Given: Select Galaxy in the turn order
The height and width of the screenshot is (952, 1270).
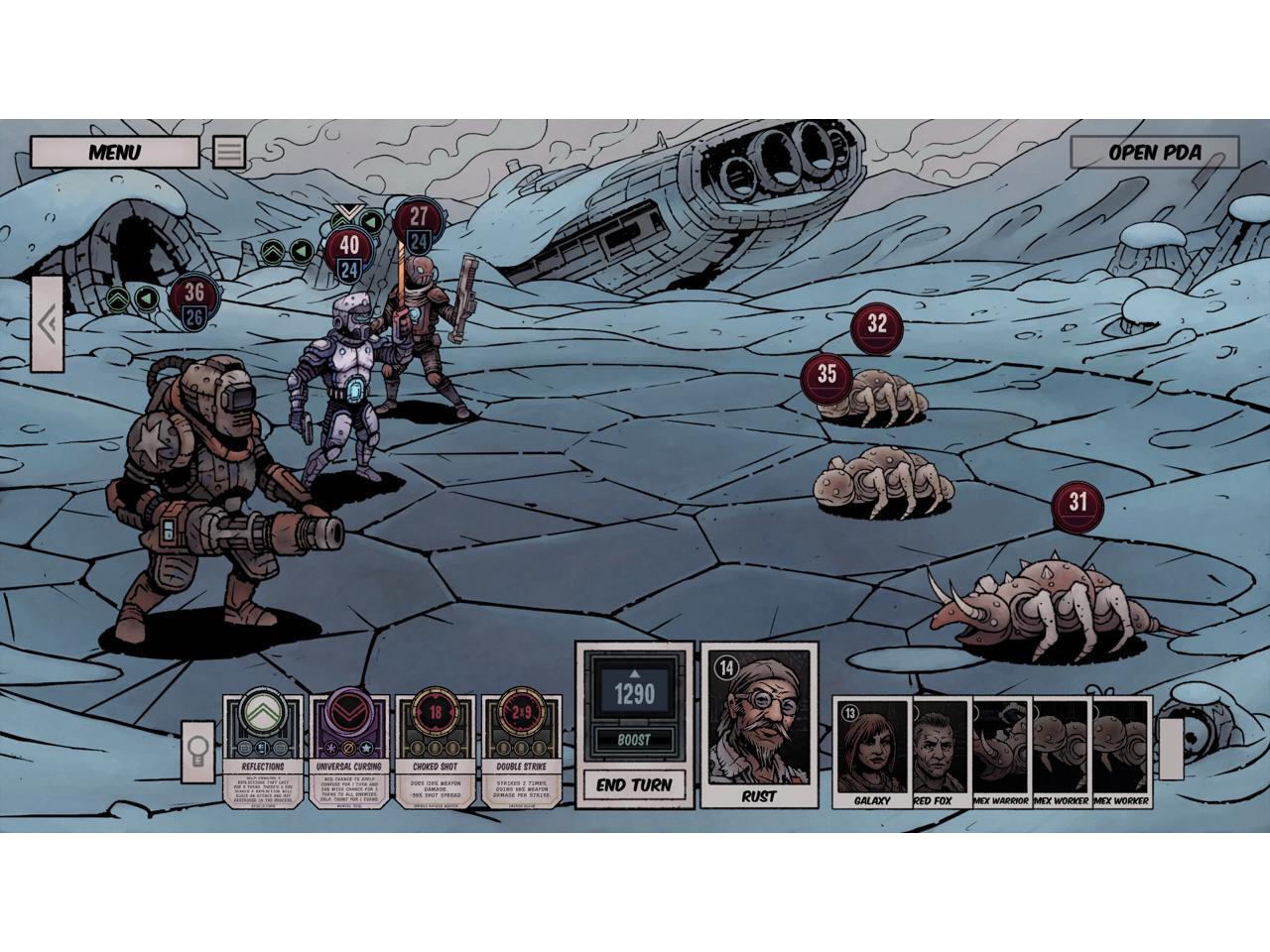Looking at the screenshot, I should pos(872,752).
